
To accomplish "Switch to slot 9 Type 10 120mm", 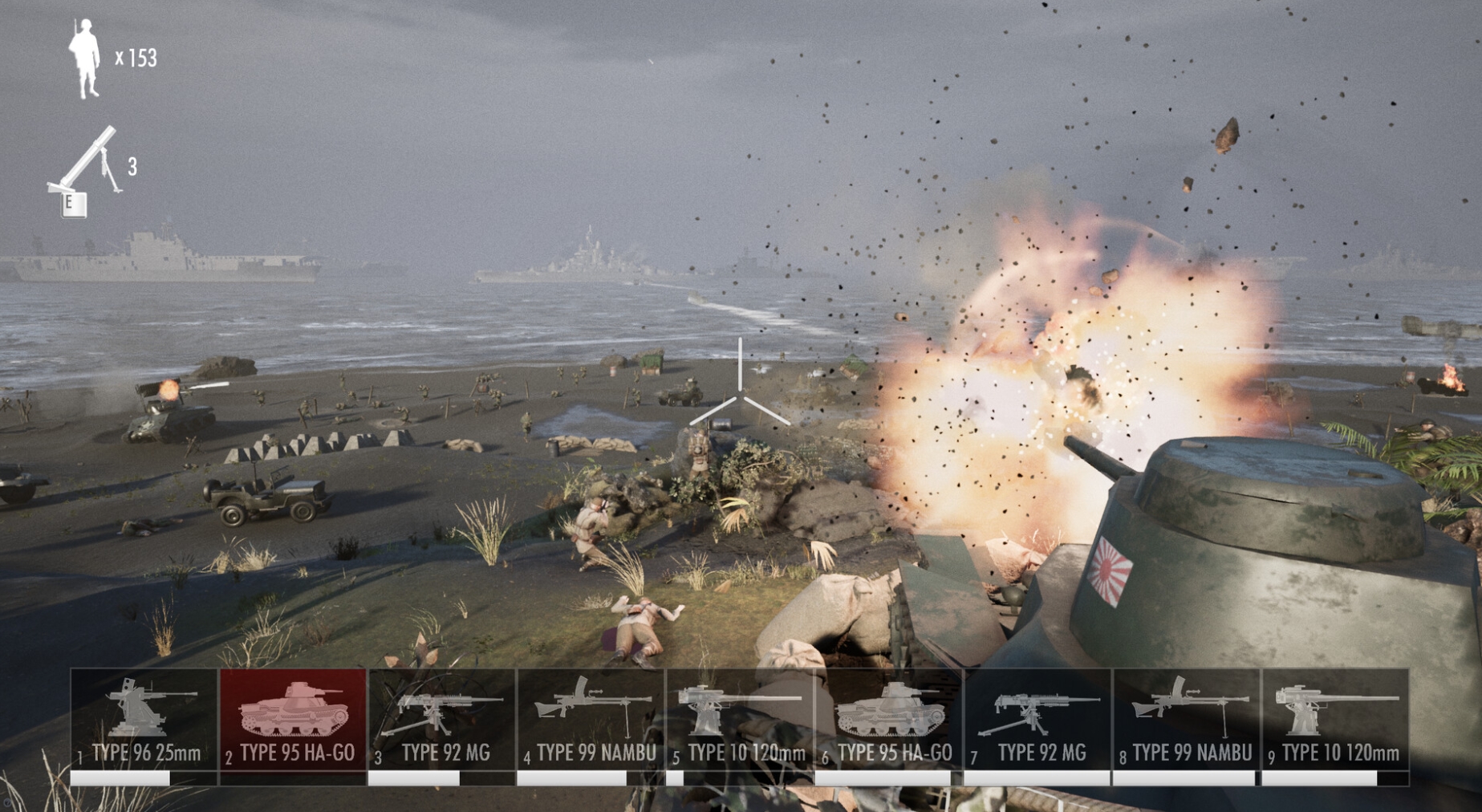I will (1336, 720).
